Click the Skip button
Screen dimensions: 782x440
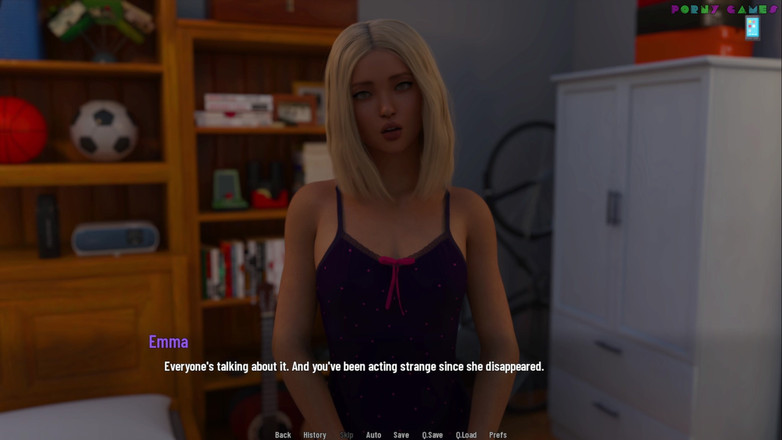click(x=347, y=435)
